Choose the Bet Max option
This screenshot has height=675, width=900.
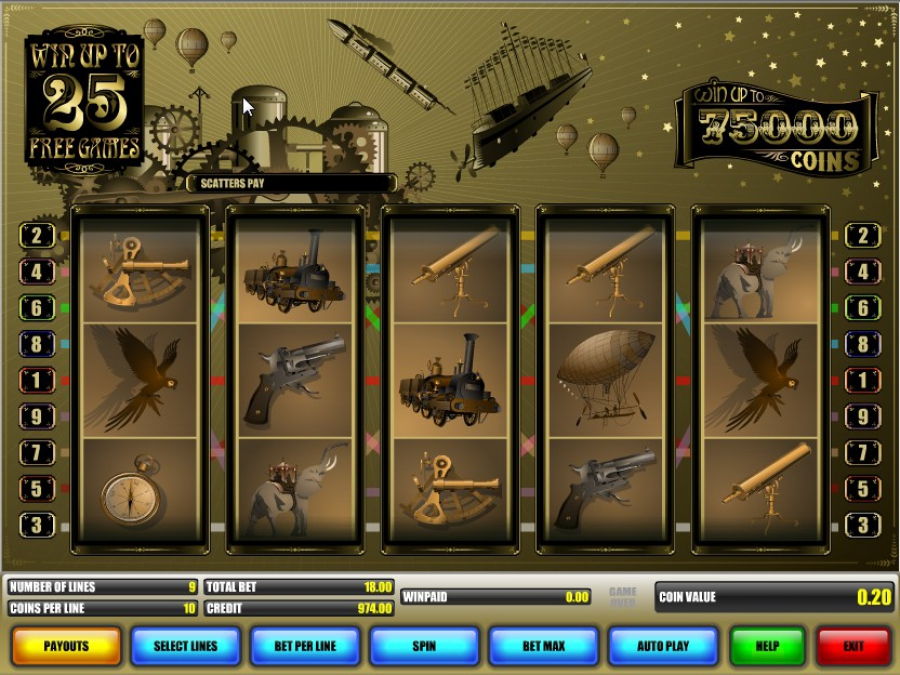click(x=543, y=646)
